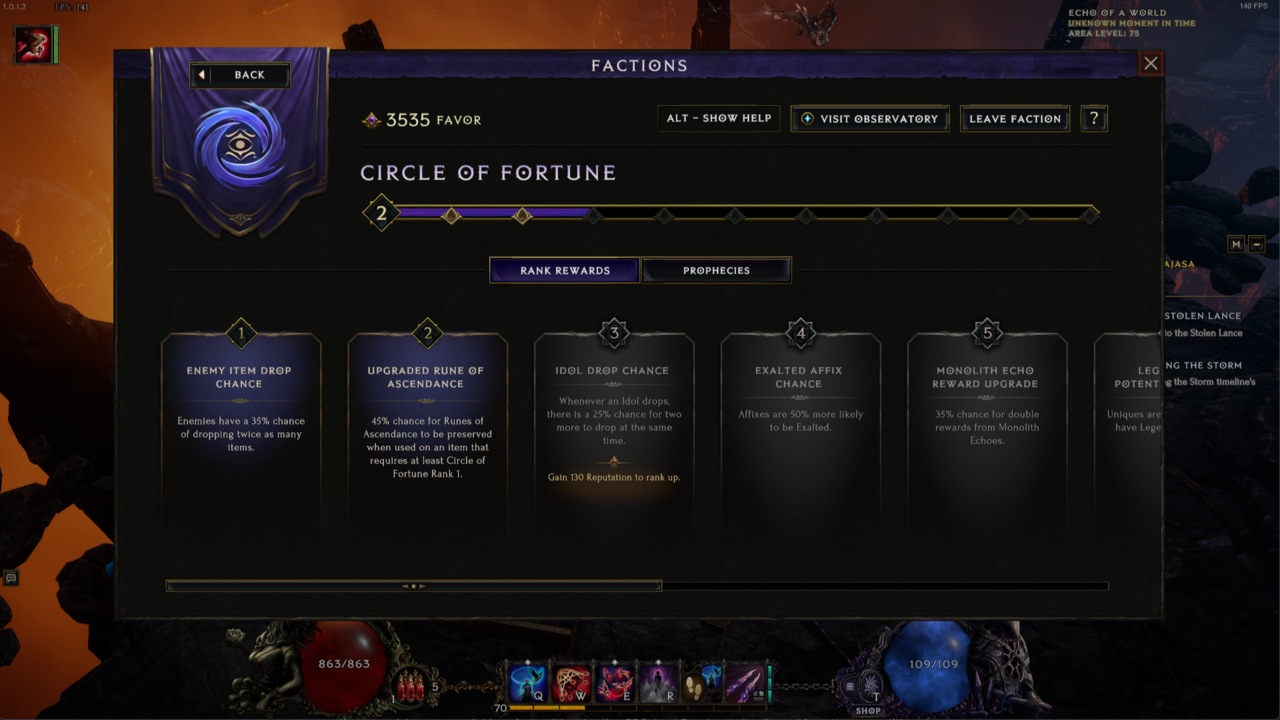Switch to the Prophecies tab
The height and width of the screenshot is (720, 1280).
coord(716,270)
